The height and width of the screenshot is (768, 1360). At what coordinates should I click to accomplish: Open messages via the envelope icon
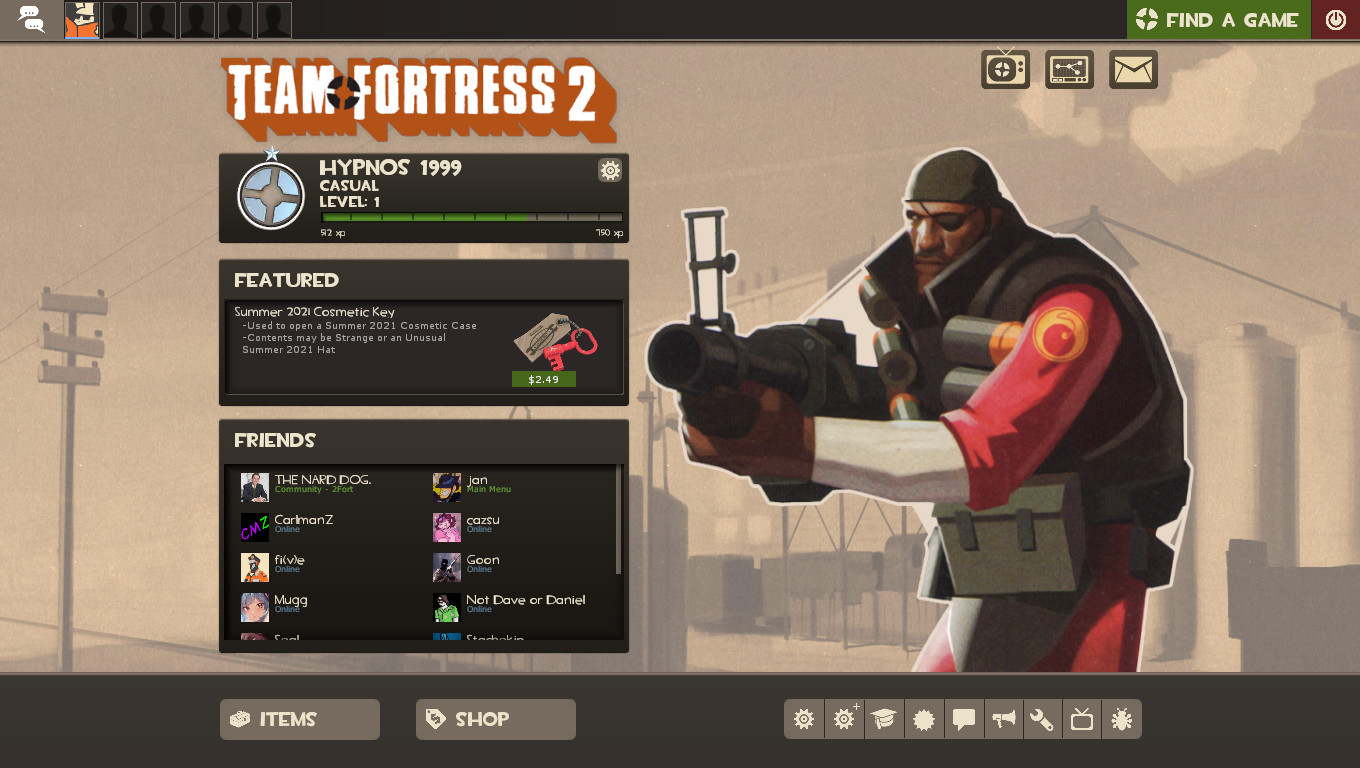pos(1133,69)
